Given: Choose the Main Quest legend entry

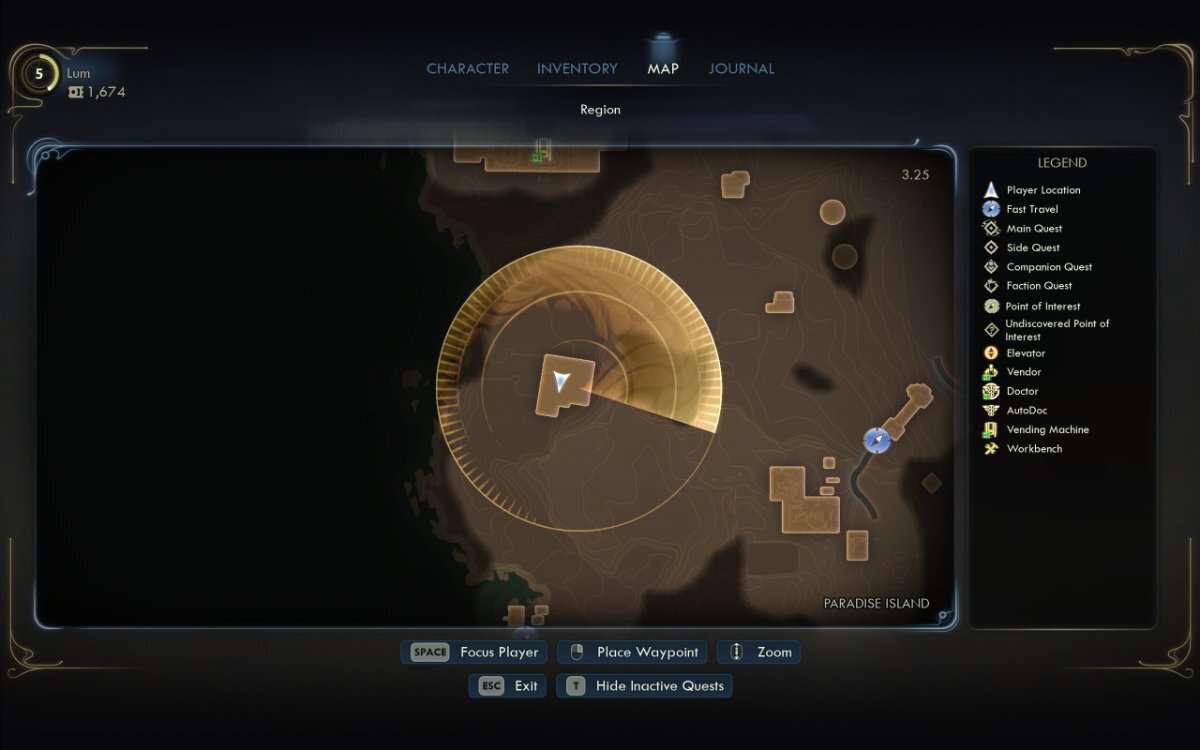Looking at the screenshot, I should coord(1034,229).
